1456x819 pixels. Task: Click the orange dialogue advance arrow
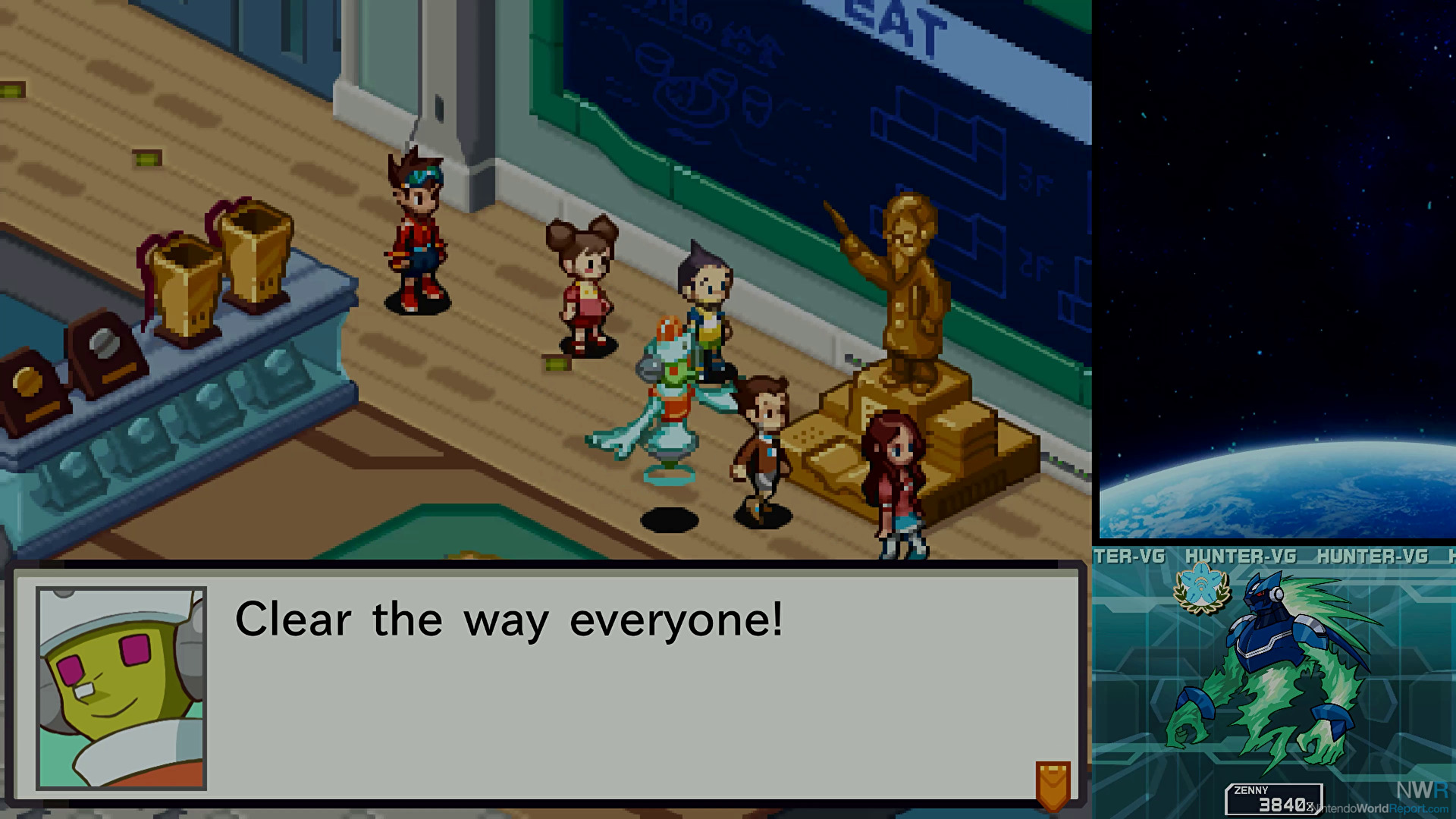coord(1053,785)
